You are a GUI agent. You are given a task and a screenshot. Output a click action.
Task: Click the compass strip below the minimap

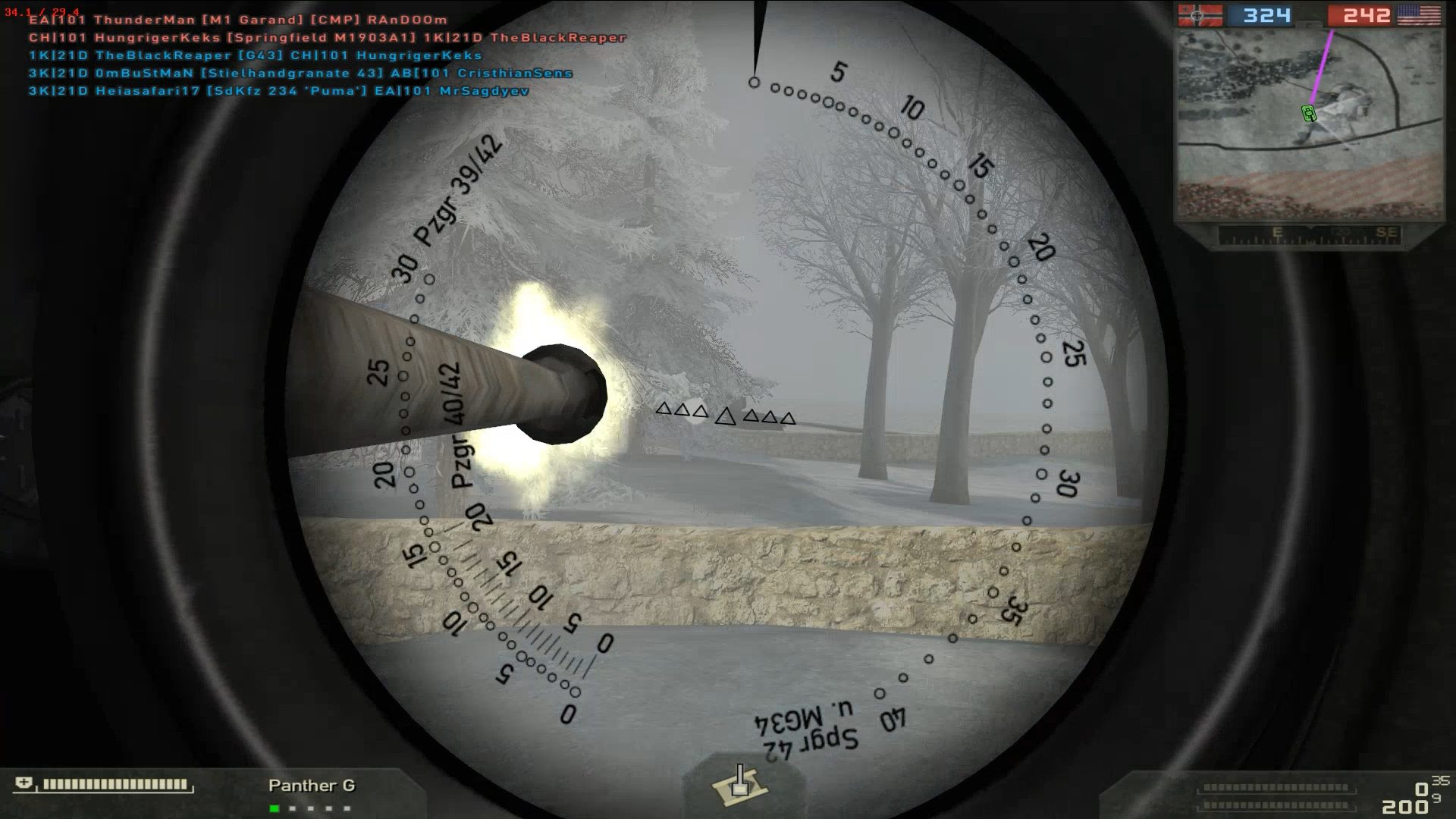(1309, 234)
